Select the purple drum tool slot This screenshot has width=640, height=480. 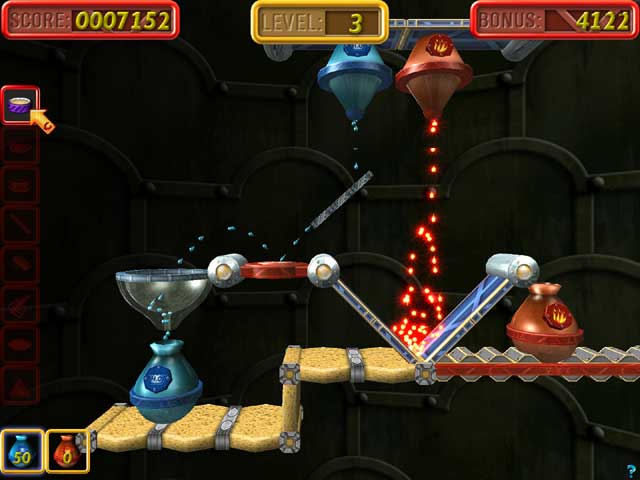point(19,104)
